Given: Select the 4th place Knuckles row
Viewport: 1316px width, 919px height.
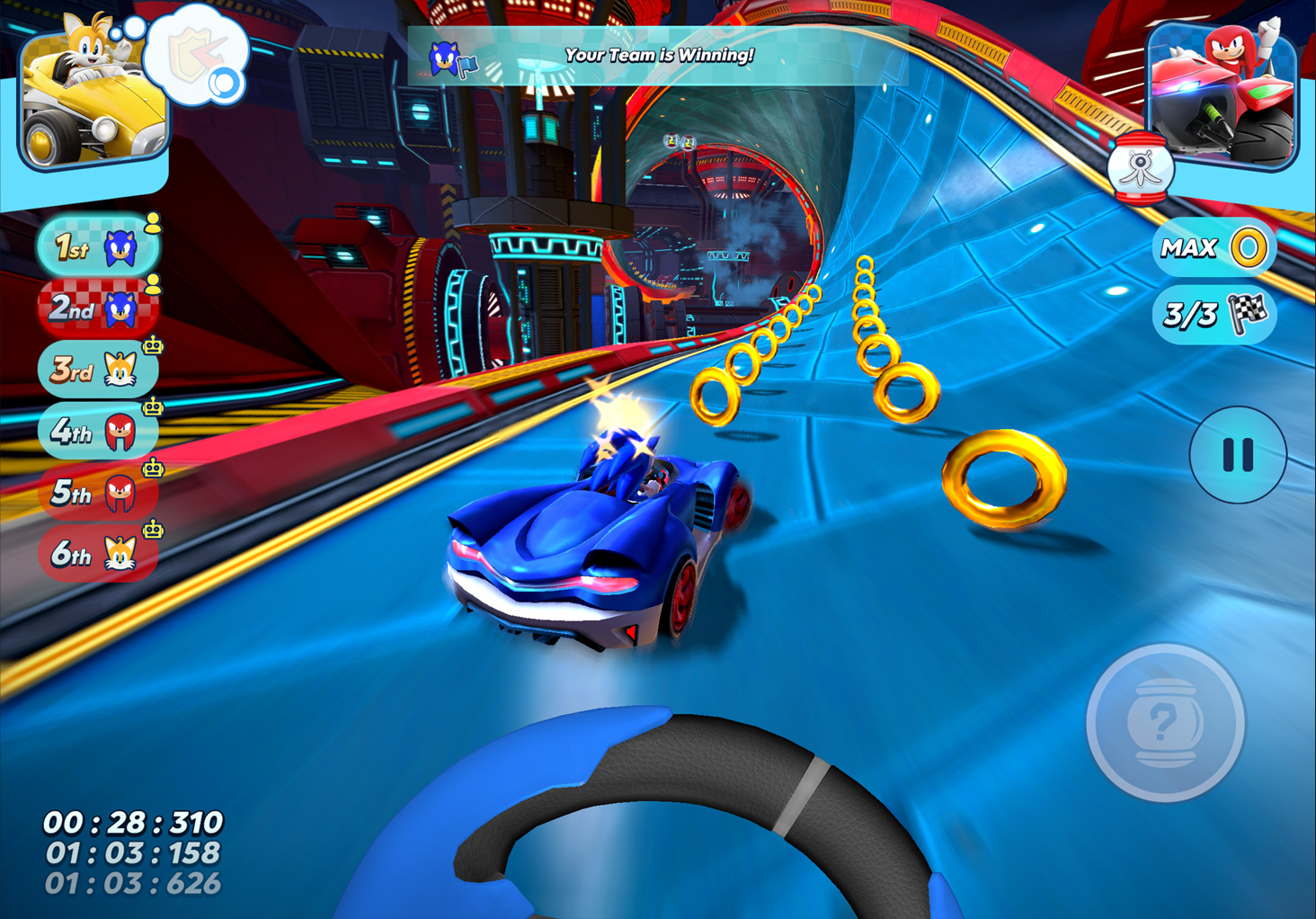Looking at the screenshot, I should 97,432.
